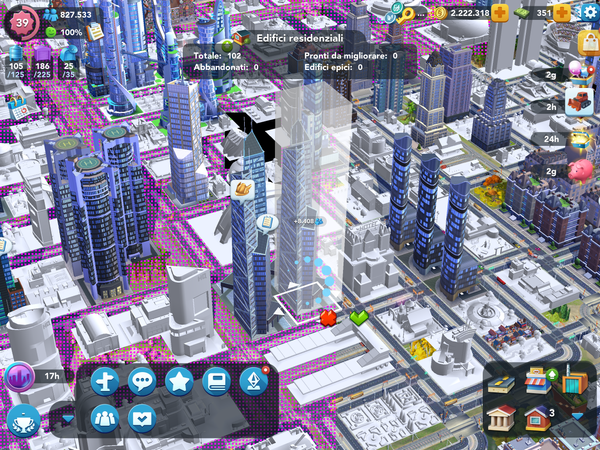Viewport: 600px width, 450px height.
Task: Open the book icon
Action: click(216, 381)
